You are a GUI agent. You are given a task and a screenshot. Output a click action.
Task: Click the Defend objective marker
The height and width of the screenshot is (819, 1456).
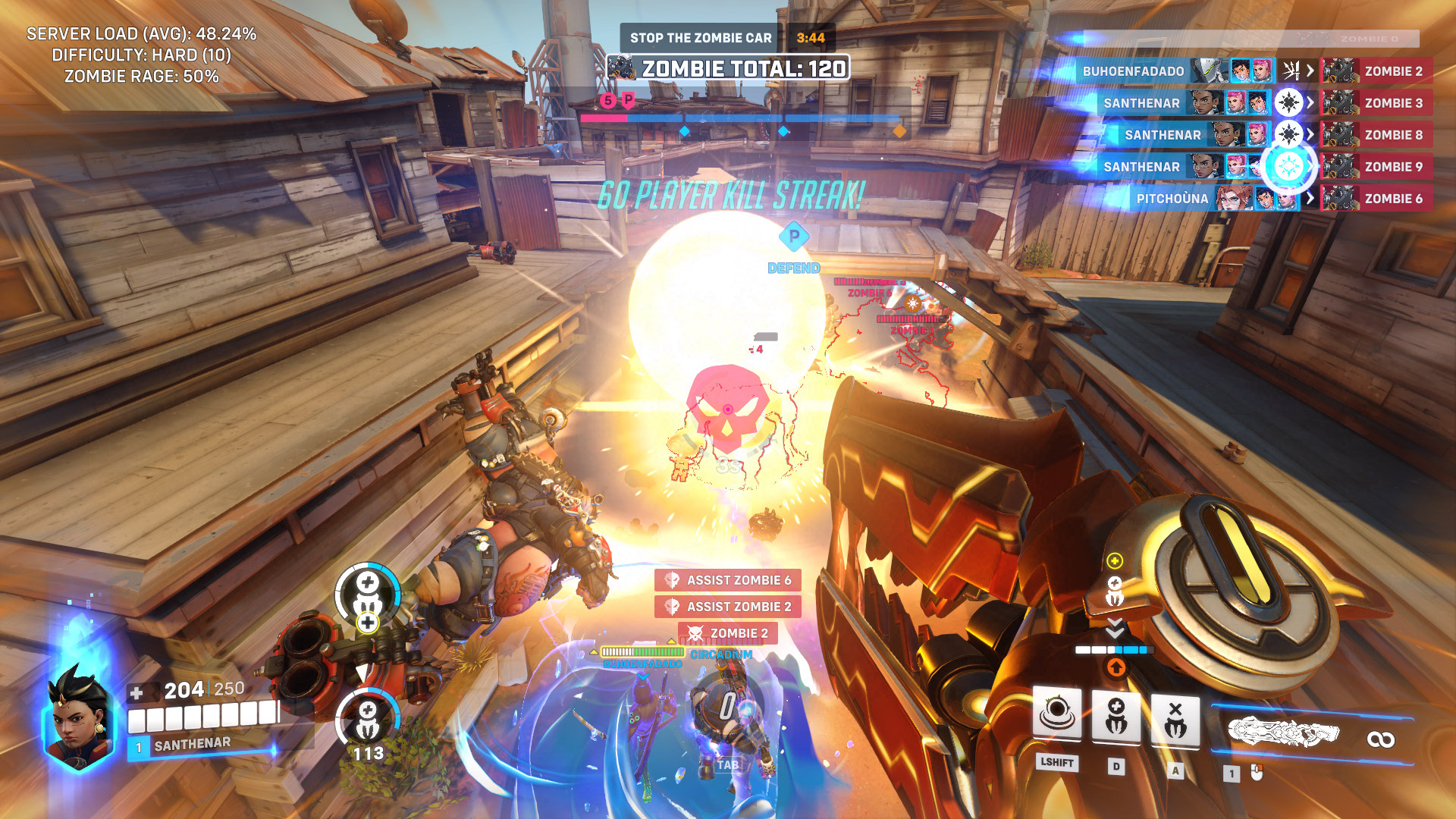coord(793,237)
